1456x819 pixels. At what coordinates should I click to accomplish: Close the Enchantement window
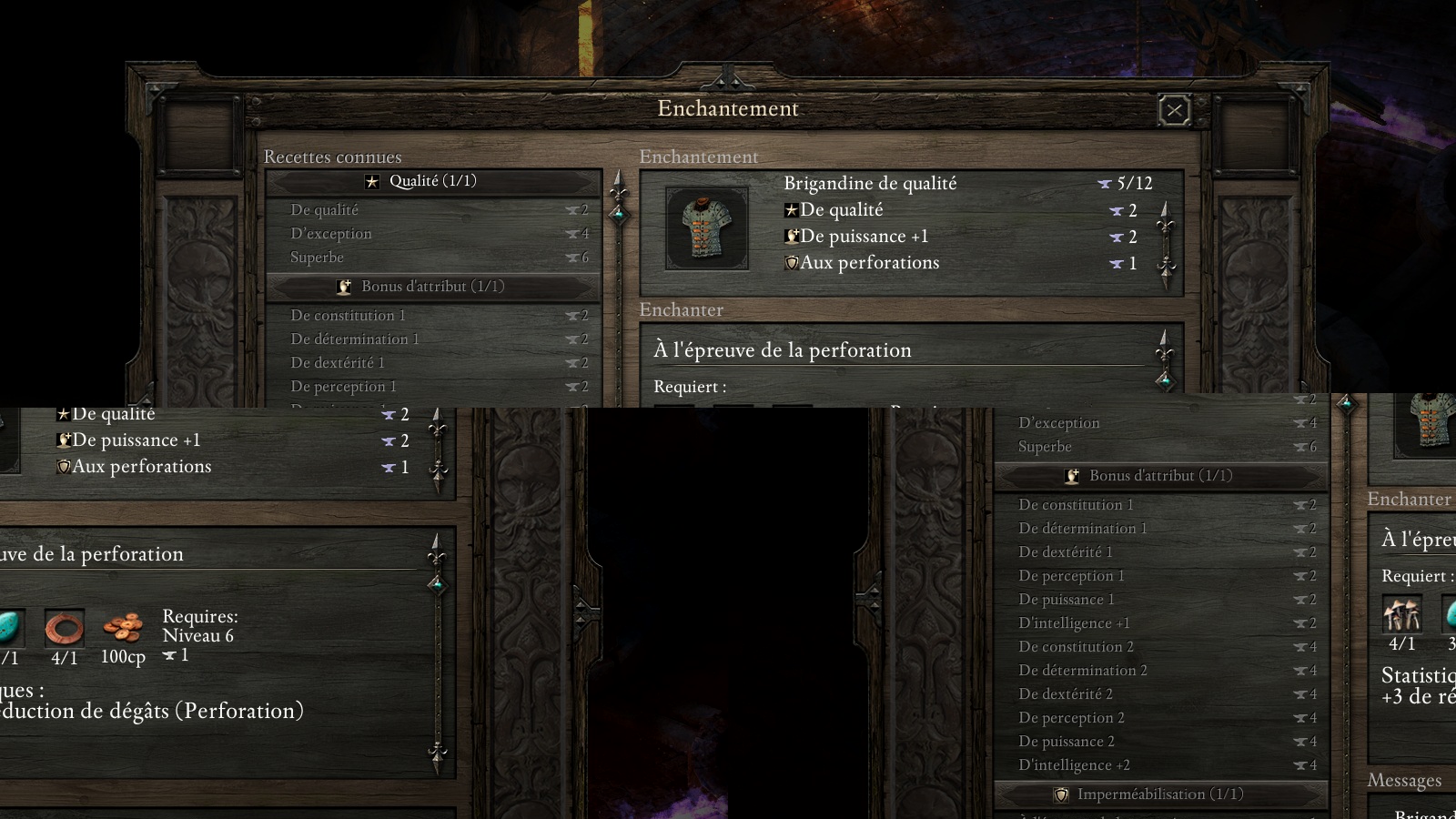click(x=1174, y=111)
